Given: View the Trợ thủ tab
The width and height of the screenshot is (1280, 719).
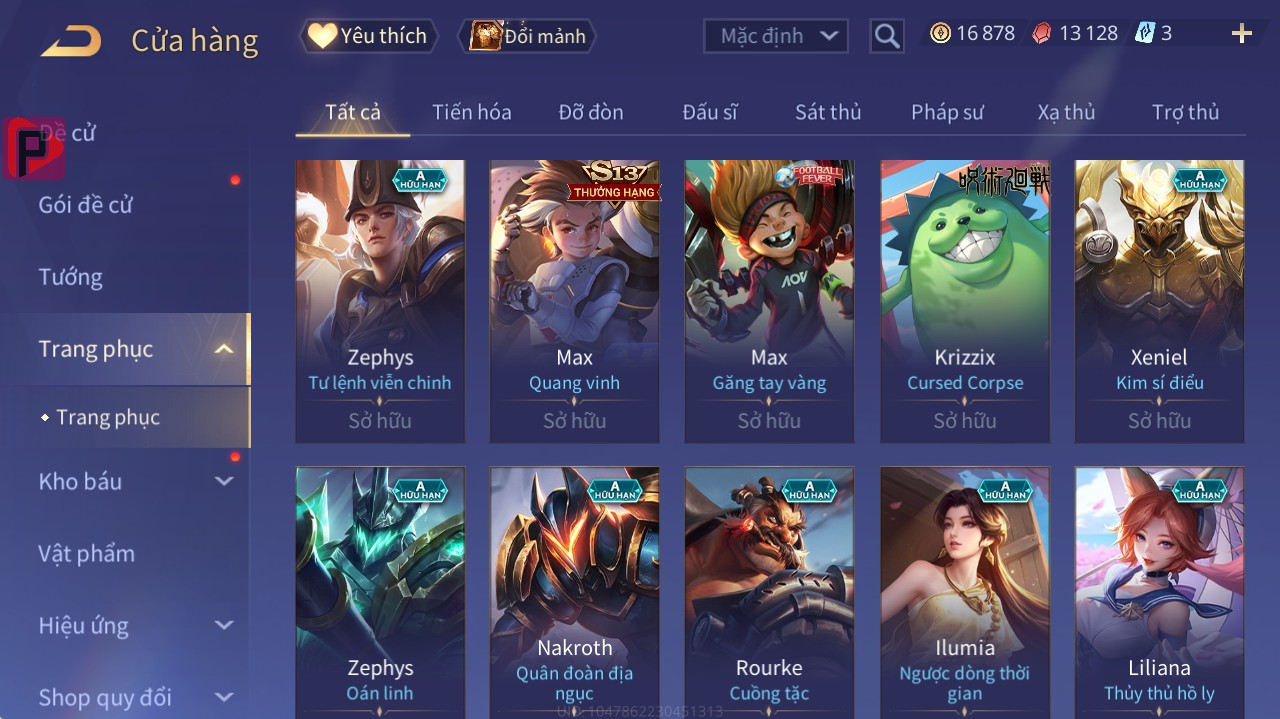Looking at the screenshot, I should (1185, 112).
